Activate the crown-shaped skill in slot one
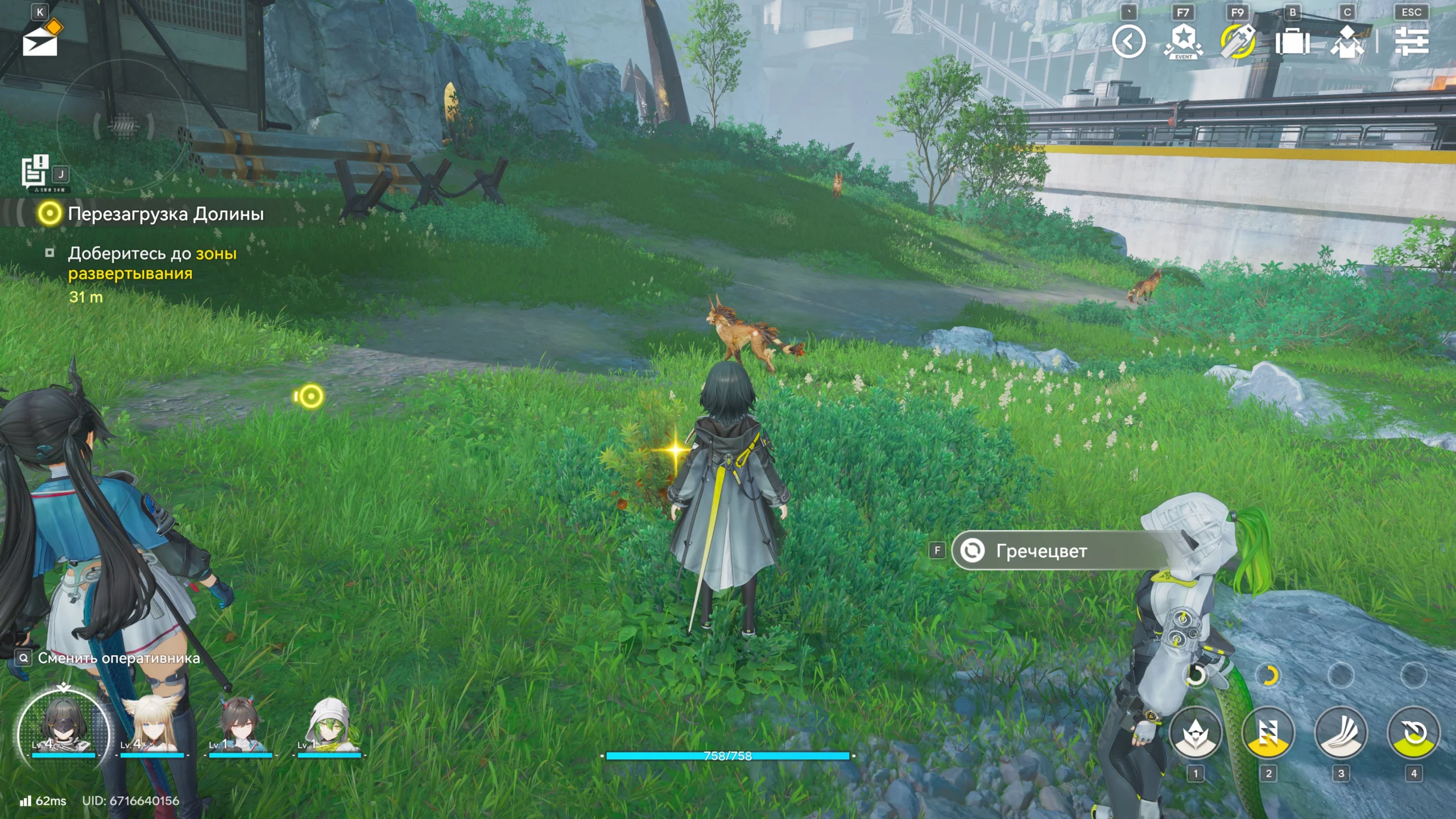Screen dimensions: 1456x819 click(1196, 733)
